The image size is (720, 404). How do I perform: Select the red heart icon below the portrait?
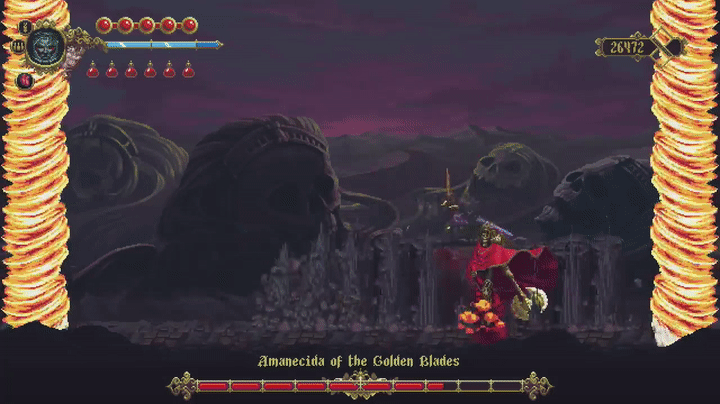click(x=25, y=78)
